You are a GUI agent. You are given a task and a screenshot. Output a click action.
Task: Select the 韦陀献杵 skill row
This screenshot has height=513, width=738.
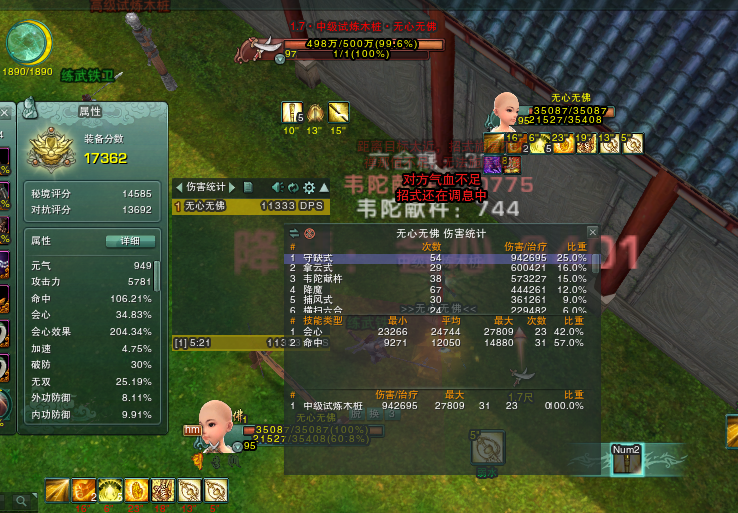pyautogui.click(x=440, y=279)
